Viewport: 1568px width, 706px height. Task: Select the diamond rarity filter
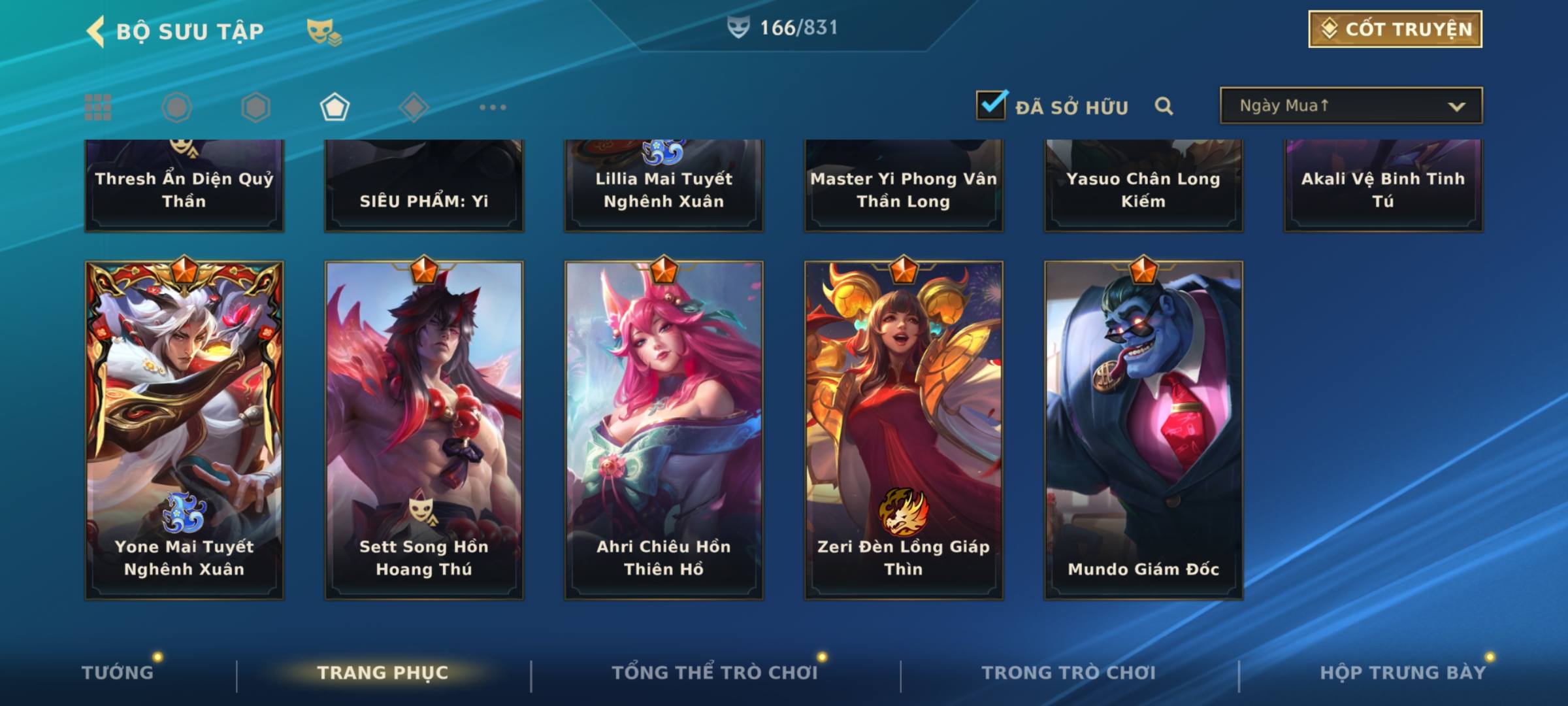(x=414, y=107)
